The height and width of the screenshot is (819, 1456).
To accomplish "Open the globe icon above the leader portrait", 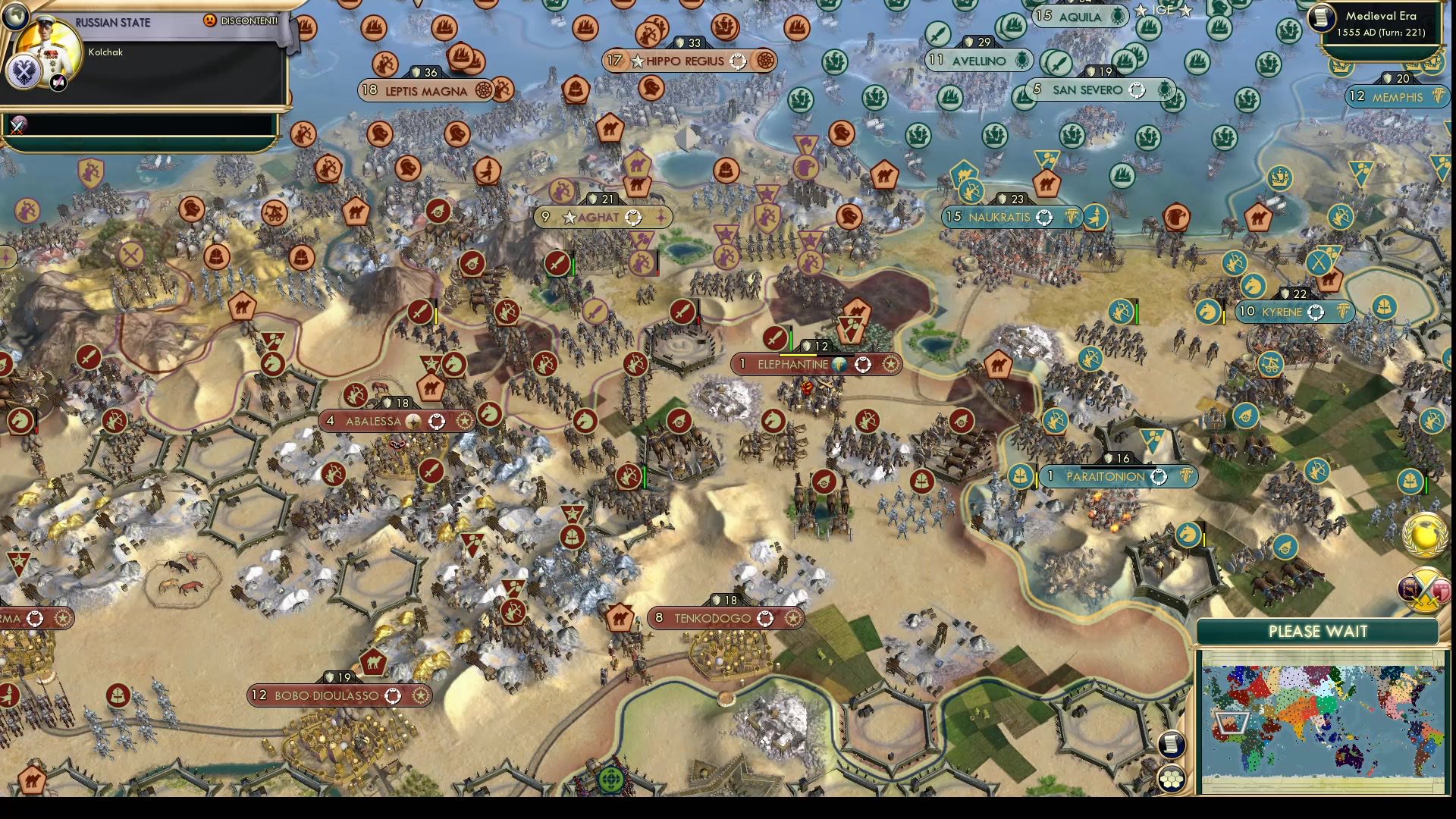I will click(x=14, y=15).
